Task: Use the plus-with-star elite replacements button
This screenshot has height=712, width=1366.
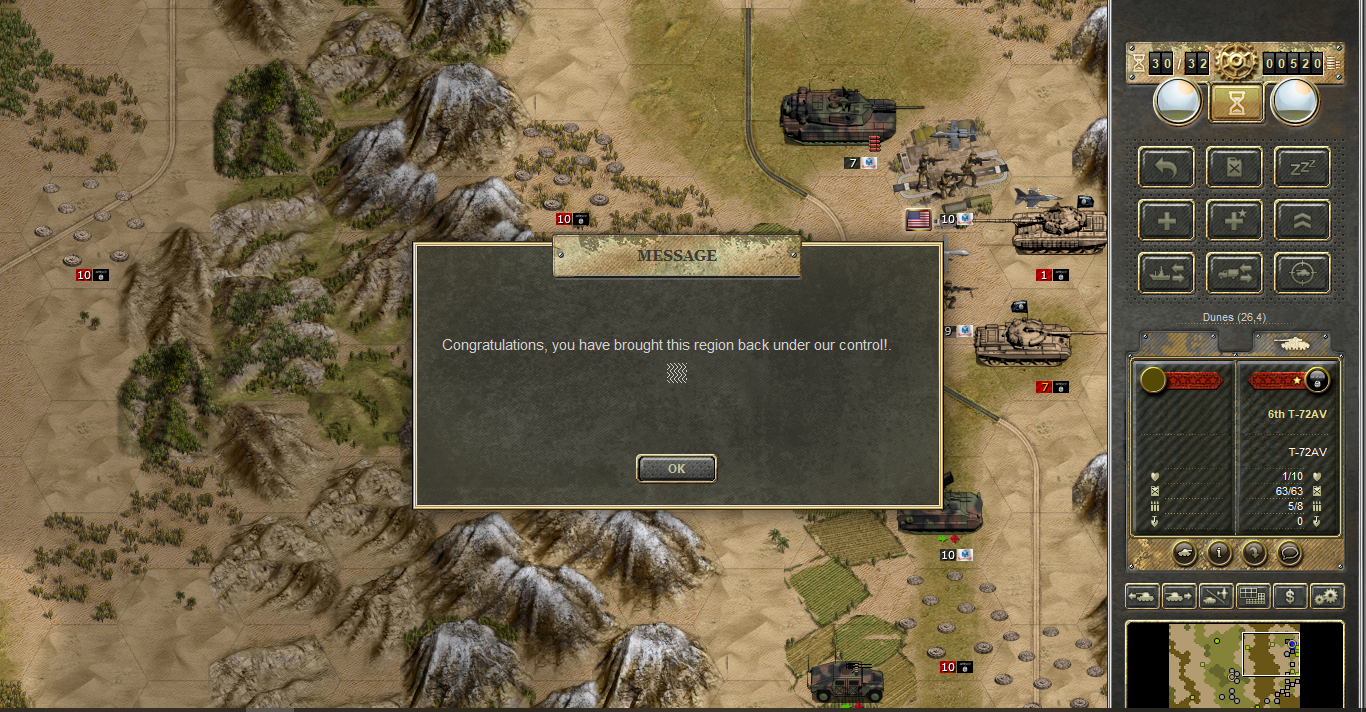Action: (1234, 220)
